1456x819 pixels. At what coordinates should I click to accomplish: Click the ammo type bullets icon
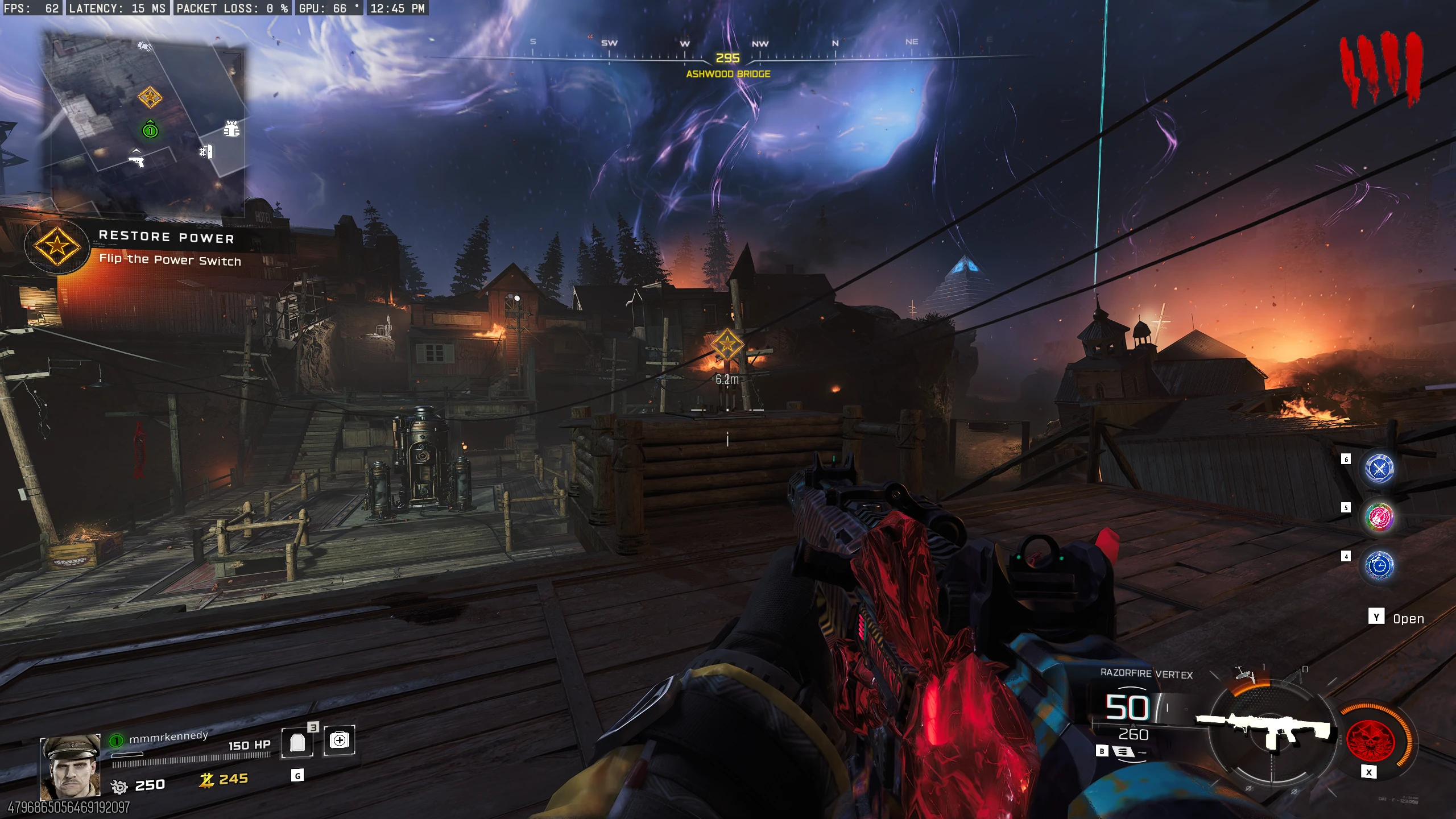point(1122,752)
